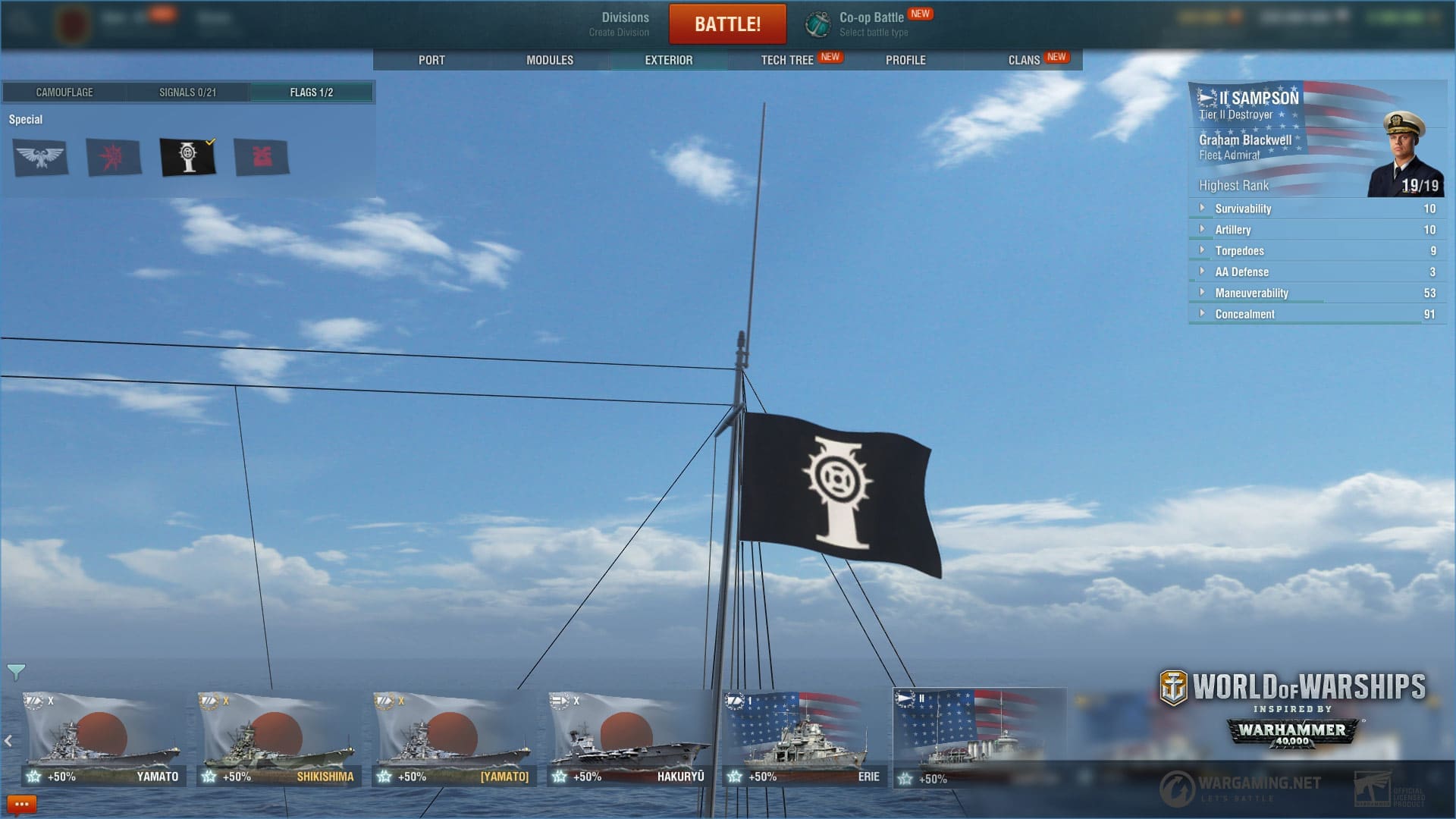Choose the Erie ship card
This screenshot has height=819, width=1456.
[x=804, y=739]
